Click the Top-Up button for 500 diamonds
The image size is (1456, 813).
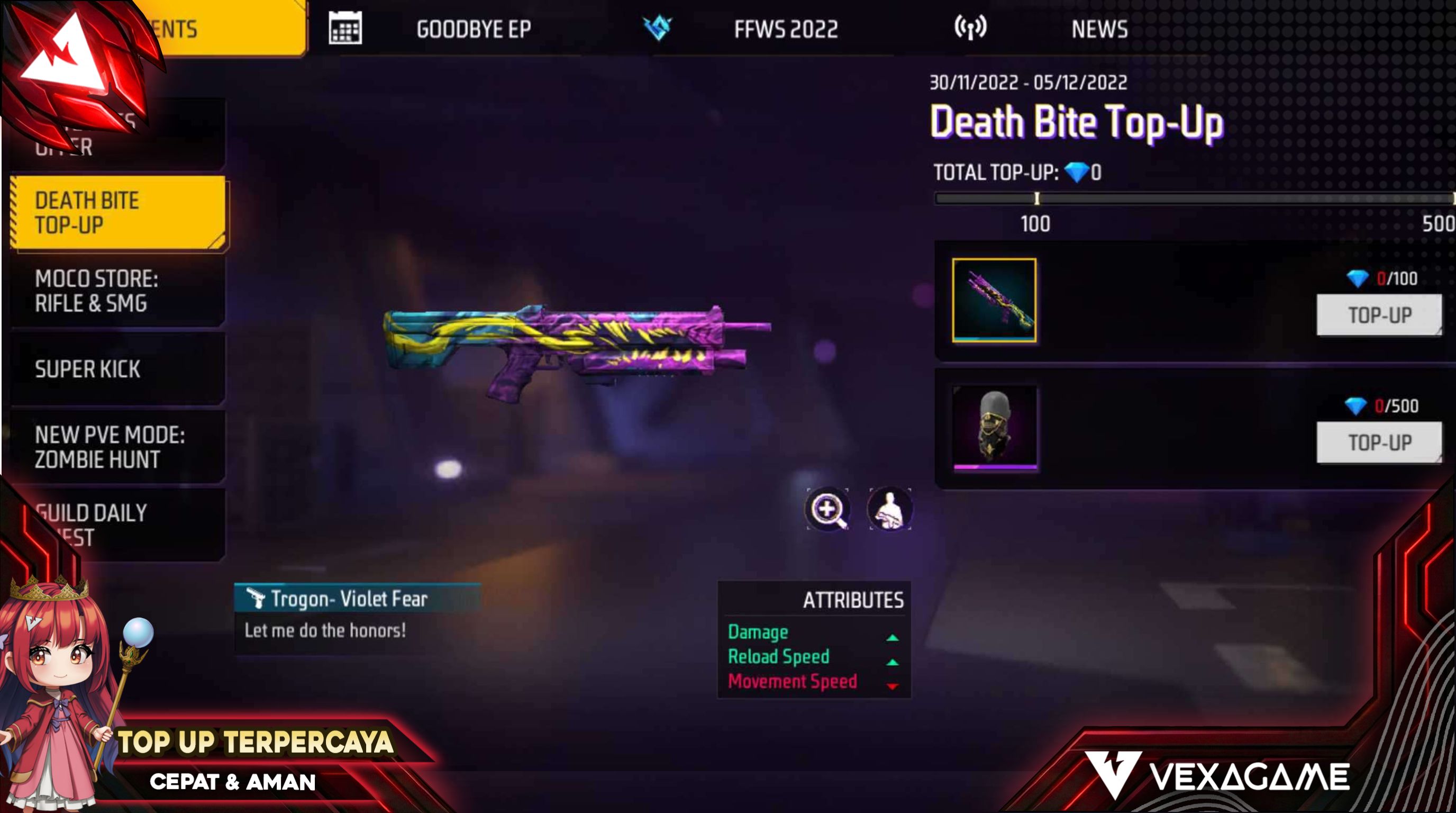[1379, 442]
